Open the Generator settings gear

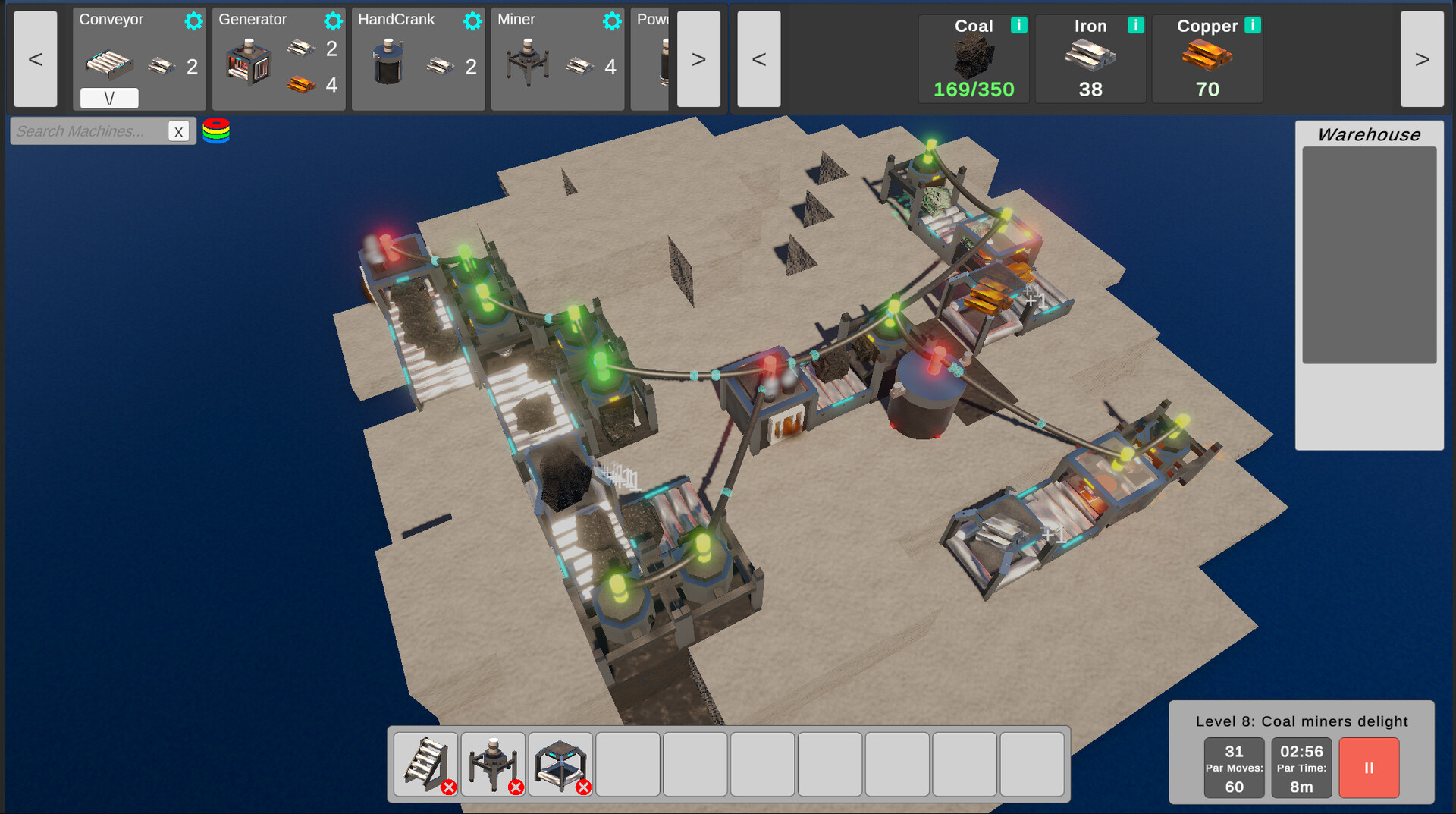pos(333,20)
